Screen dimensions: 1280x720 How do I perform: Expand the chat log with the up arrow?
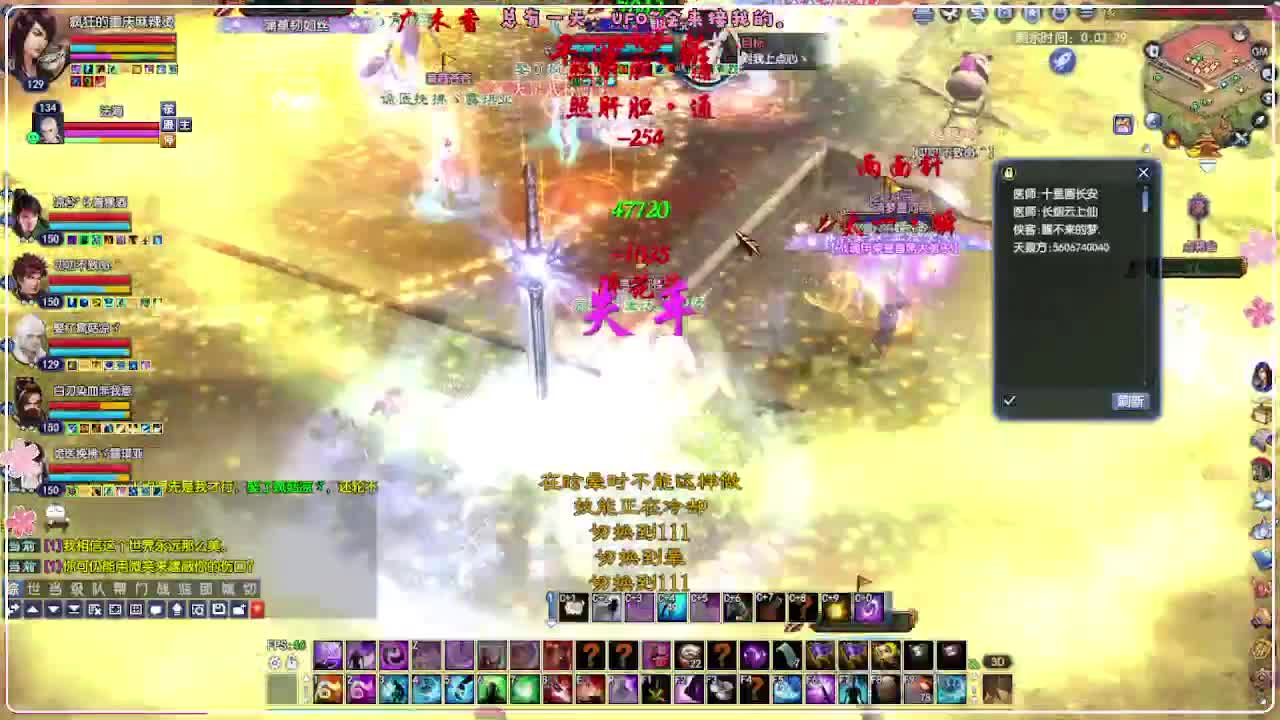coord(33,610)
